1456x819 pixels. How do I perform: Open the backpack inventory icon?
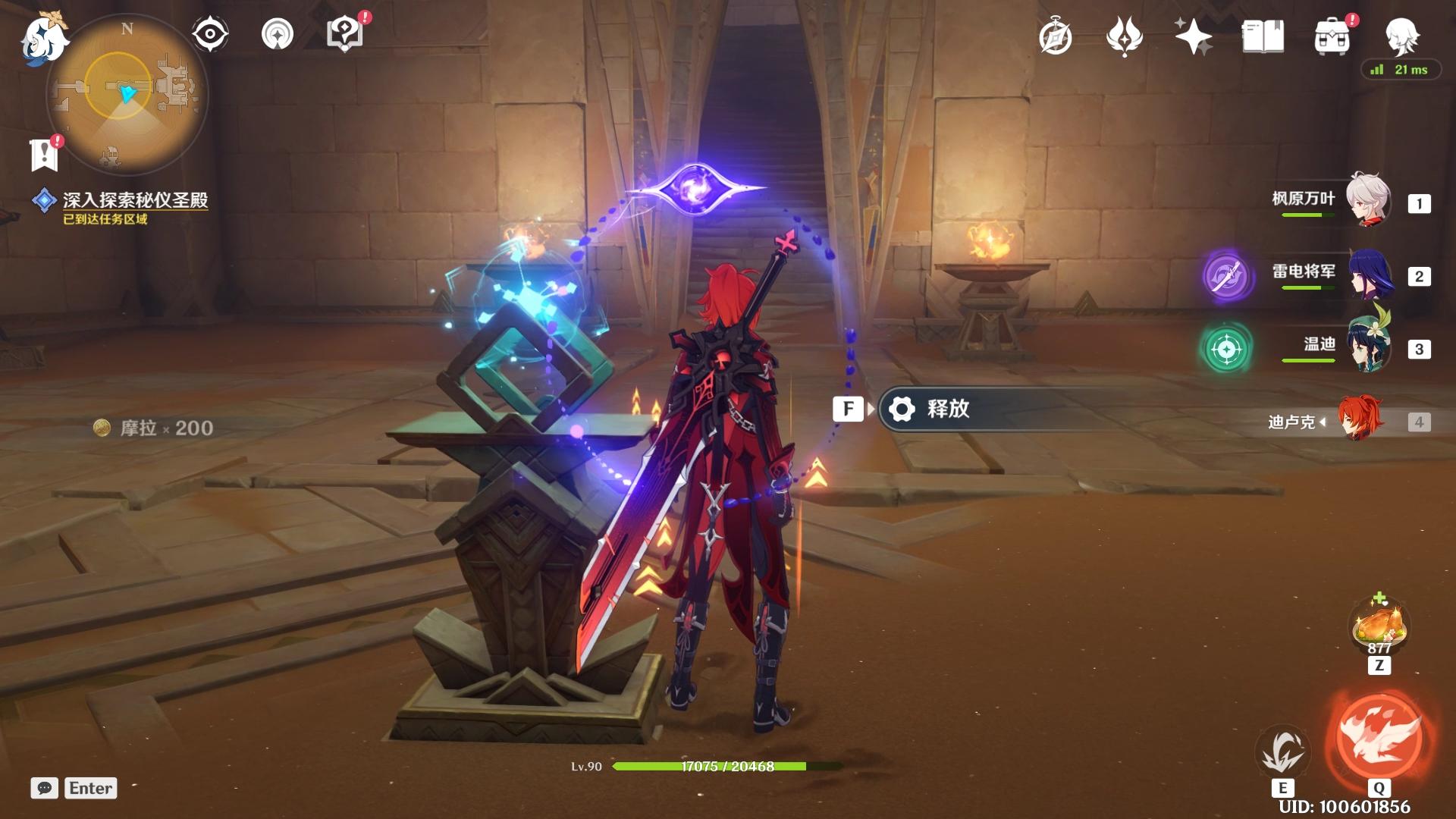tap(1332, 36)
